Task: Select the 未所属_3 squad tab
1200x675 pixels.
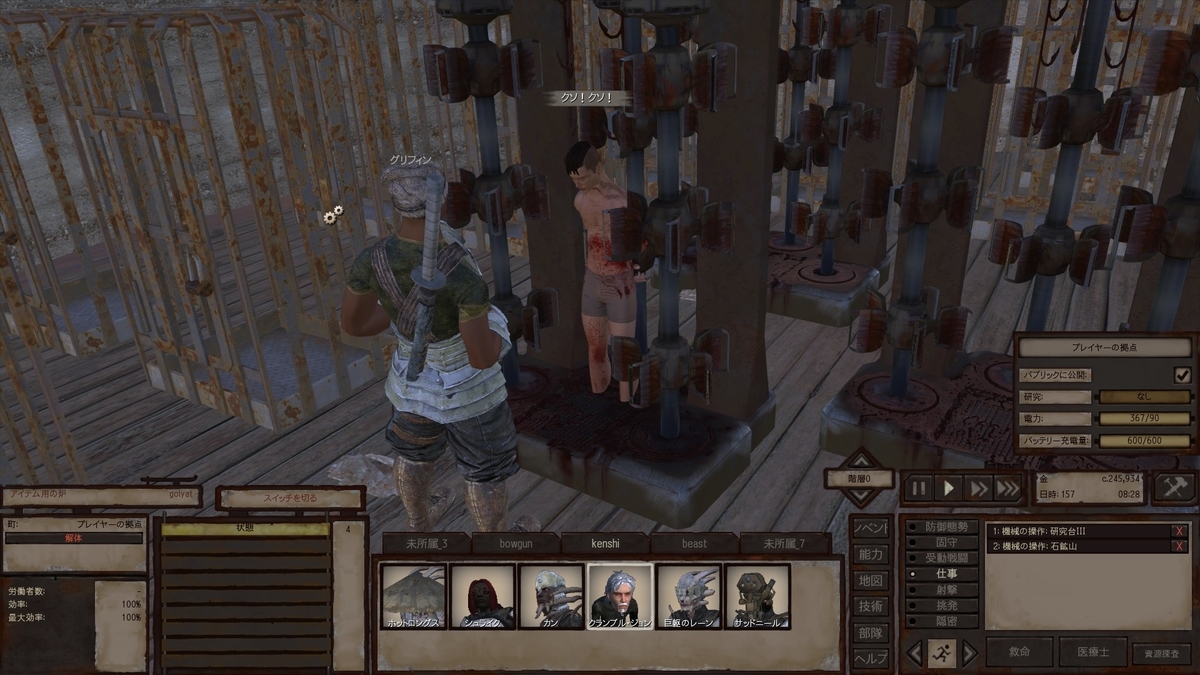Action: (427, 543)
